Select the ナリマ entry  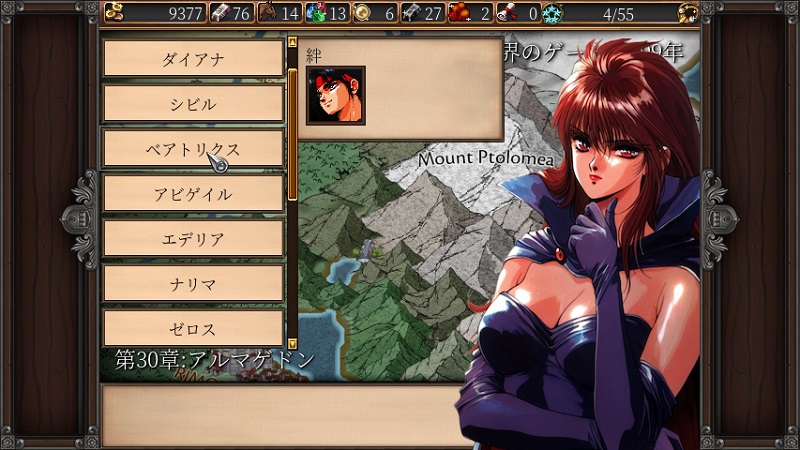pyautogui.click(x=194, y=284)
